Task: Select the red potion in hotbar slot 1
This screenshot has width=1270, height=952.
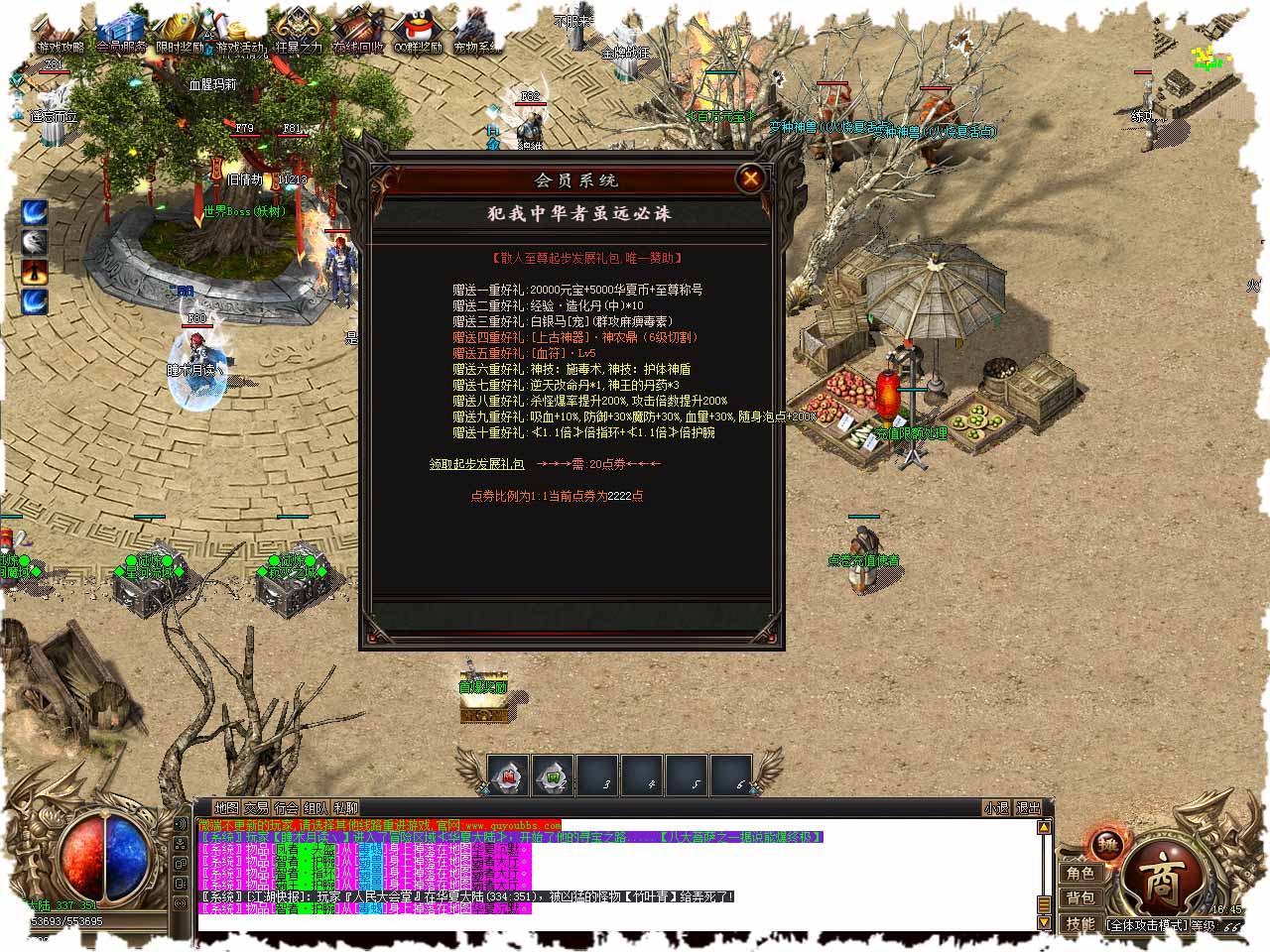Action: click(x=509, y=776)
